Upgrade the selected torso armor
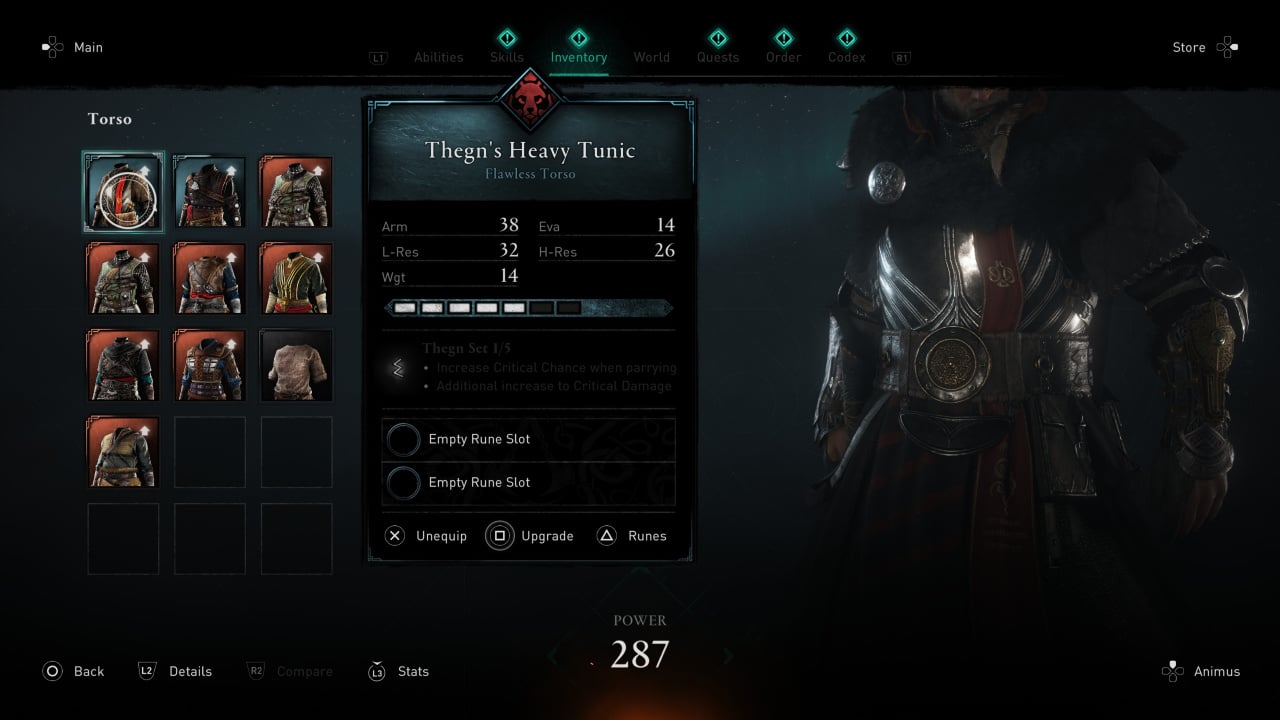 (531, 536)
